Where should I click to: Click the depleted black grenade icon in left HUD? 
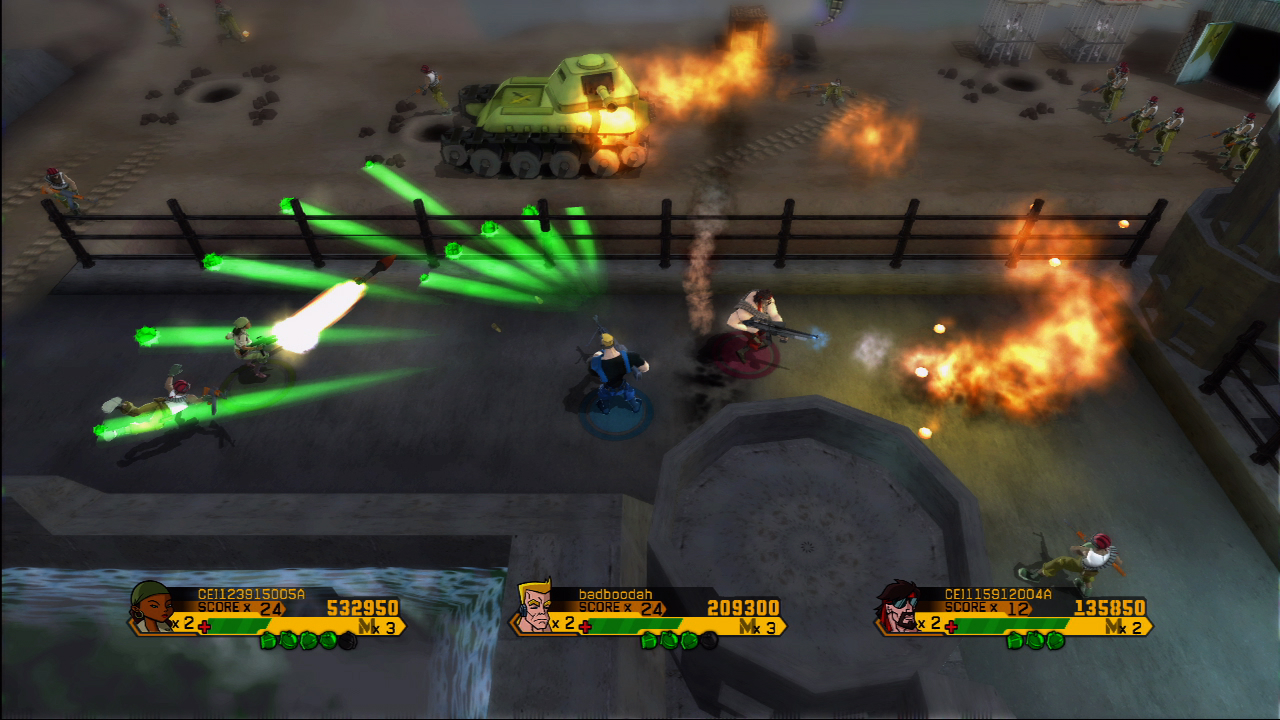click(x=346, y=640)
